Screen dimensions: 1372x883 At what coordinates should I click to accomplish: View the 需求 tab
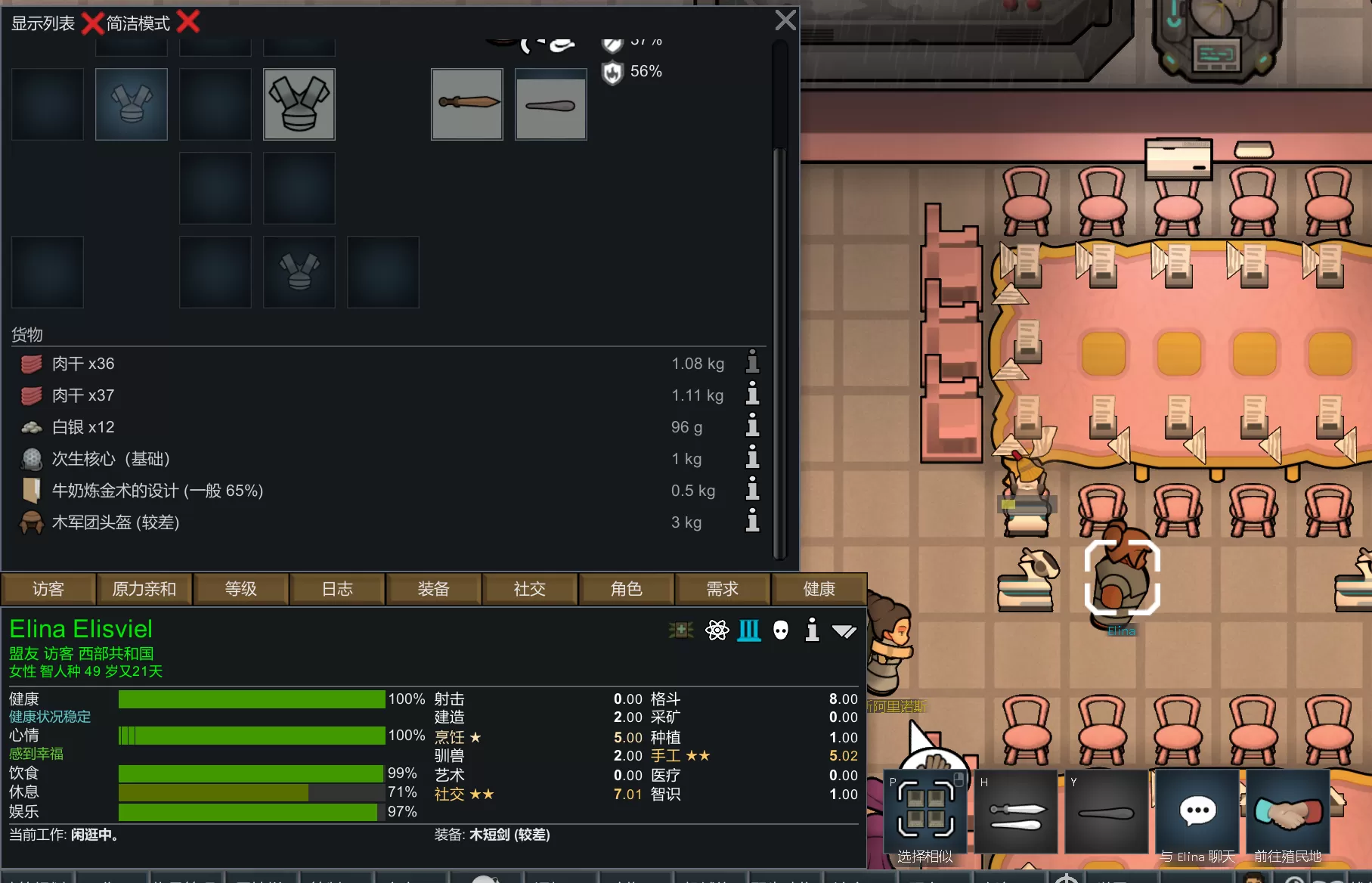[x=722, y=589]
